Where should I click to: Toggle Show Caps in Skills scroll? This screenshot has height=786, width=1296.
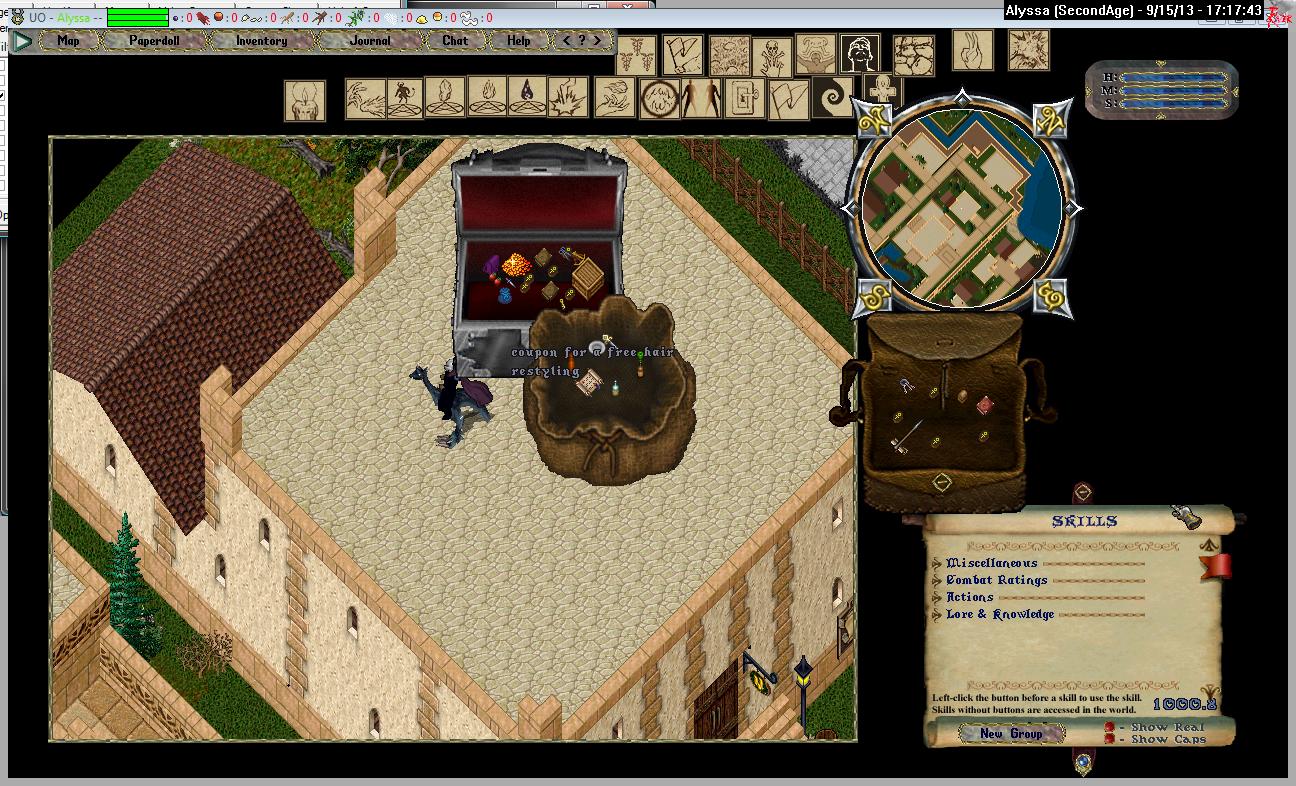tap(1110, 740)
